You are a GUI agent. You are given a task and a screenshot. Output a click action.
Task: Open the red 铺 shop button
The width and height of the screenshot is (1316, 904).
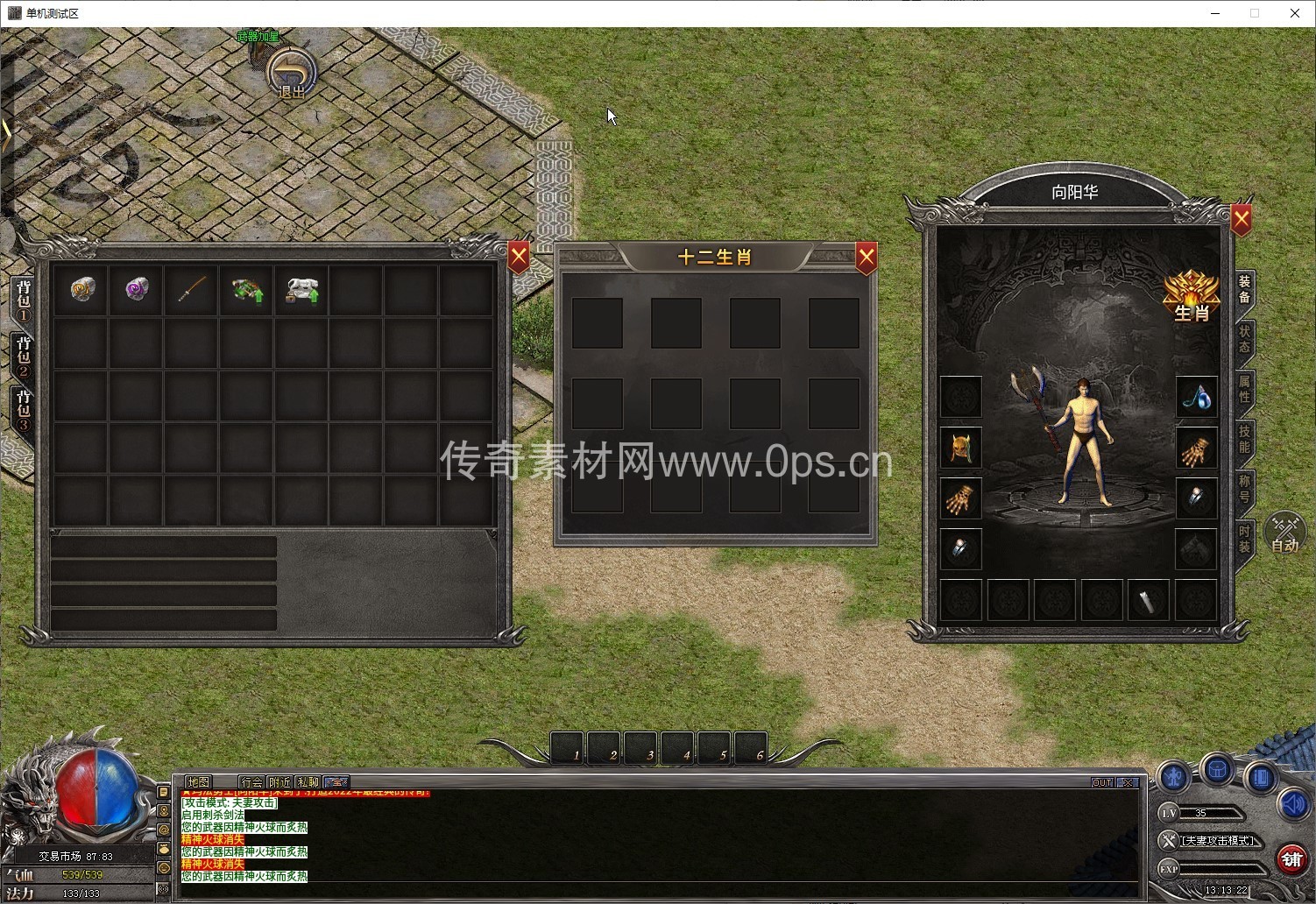coord(1291,859)
